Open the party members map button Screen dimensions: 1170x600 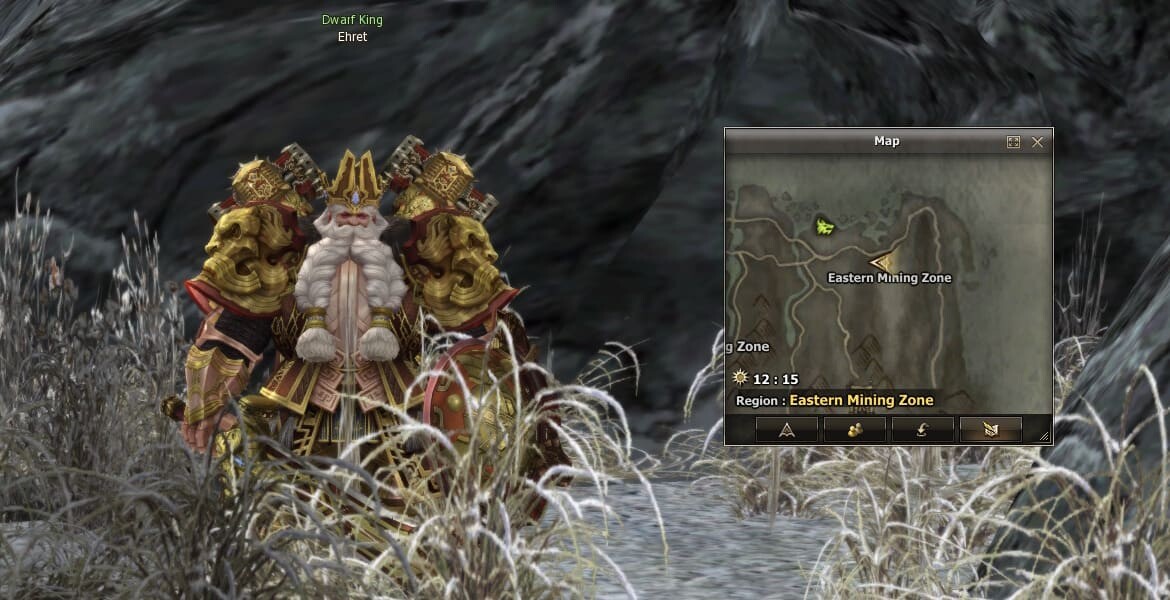[x=854, y=430]
